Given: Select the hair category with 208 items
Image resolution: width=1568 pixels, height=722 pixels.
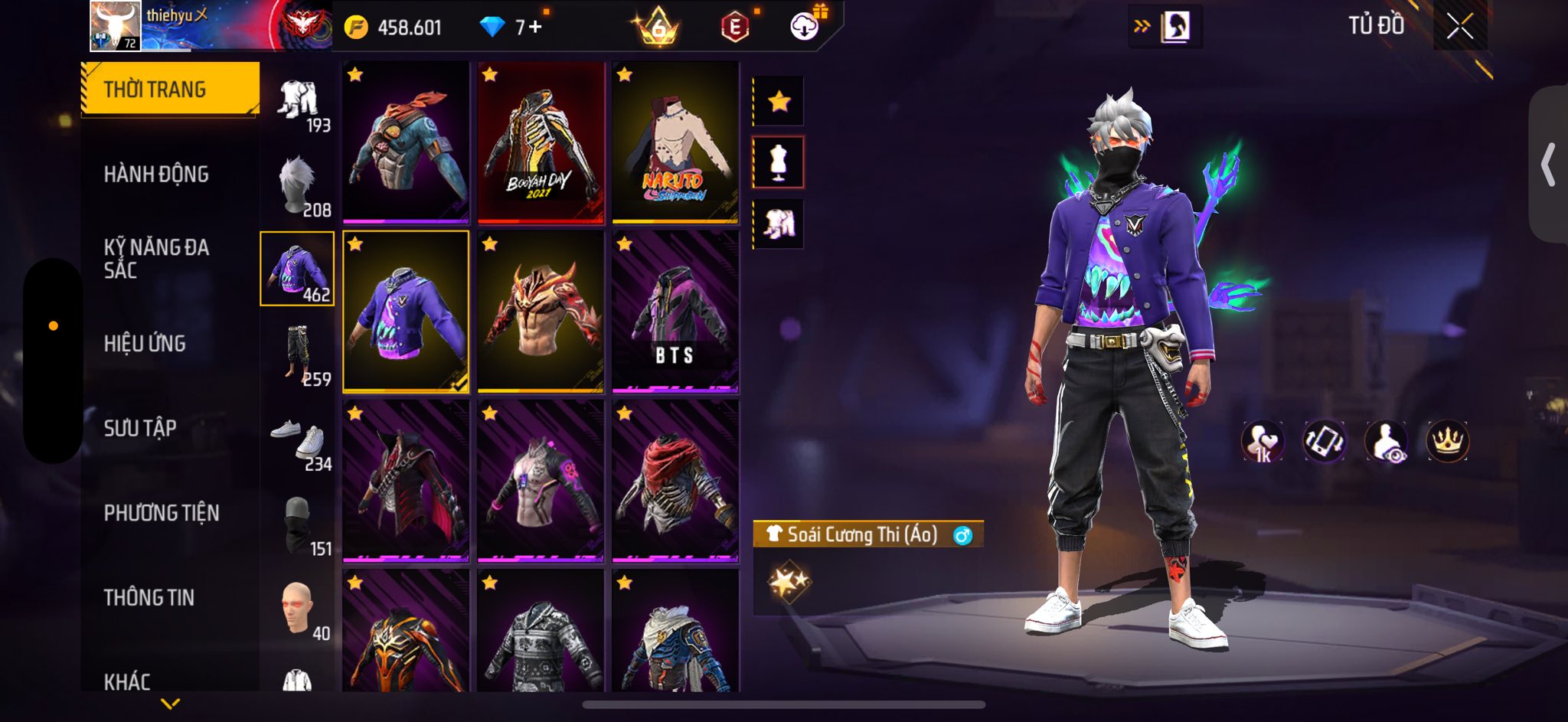Looking at the screenshot, I should pos(299,186).
